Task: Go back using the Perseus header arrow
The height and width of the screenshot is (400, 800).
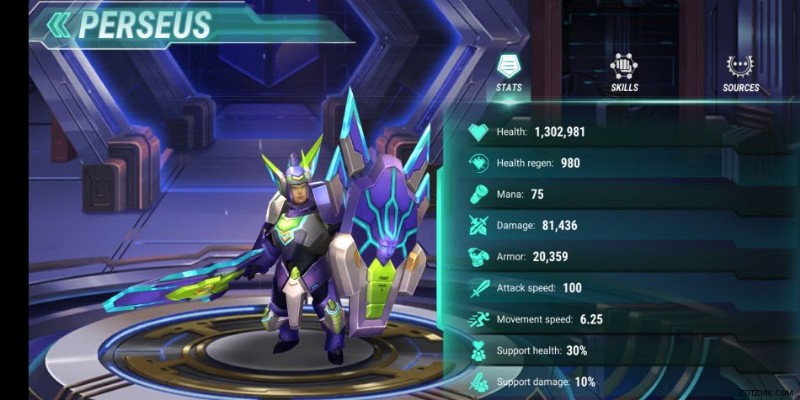Action: [x=61, y=25]
